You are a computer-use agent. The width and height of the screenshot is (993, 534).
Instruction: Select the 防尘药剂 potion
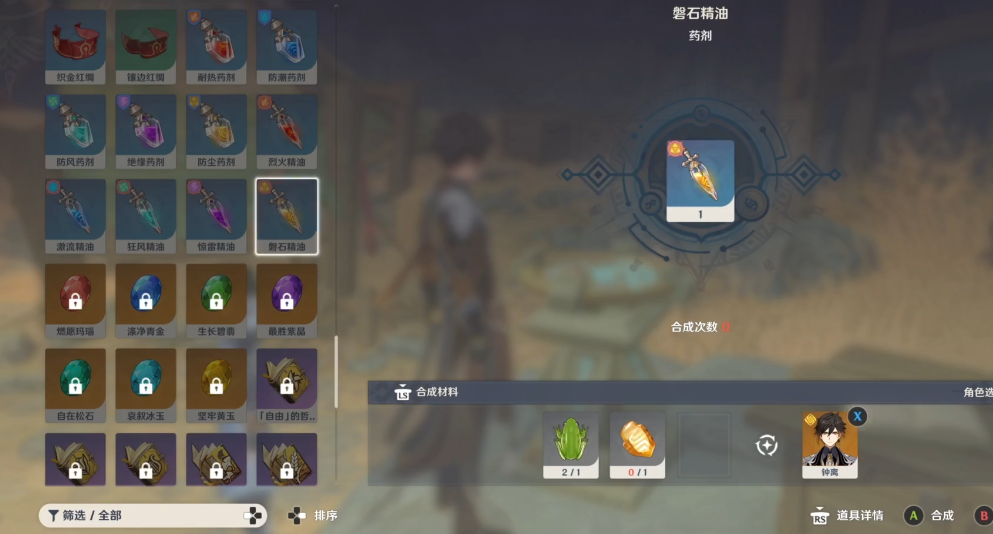[216, 130]
